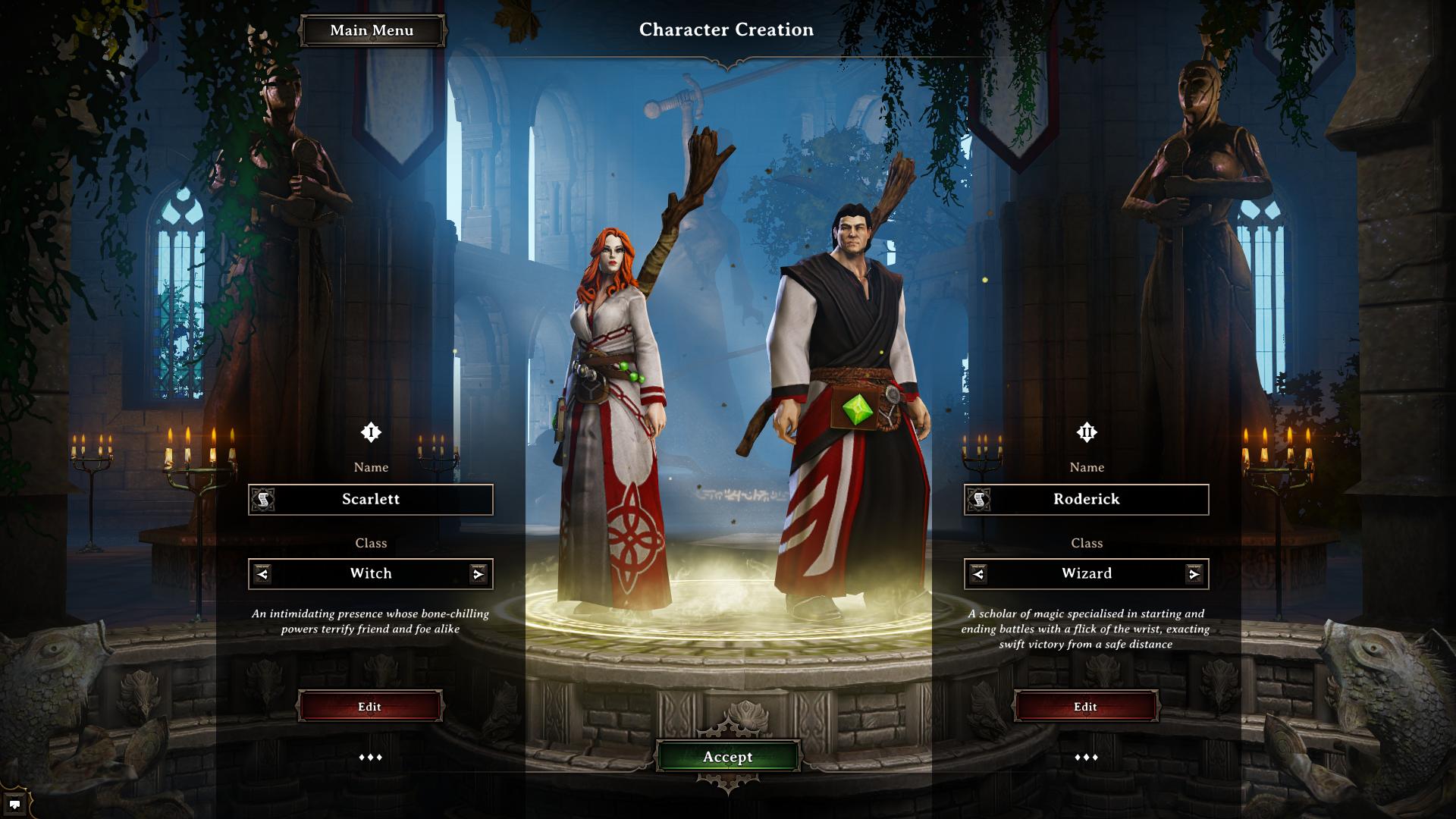Confirm characters with the Accept button
This screenshot has height=819, width=1456.
(x=727, y=757)
